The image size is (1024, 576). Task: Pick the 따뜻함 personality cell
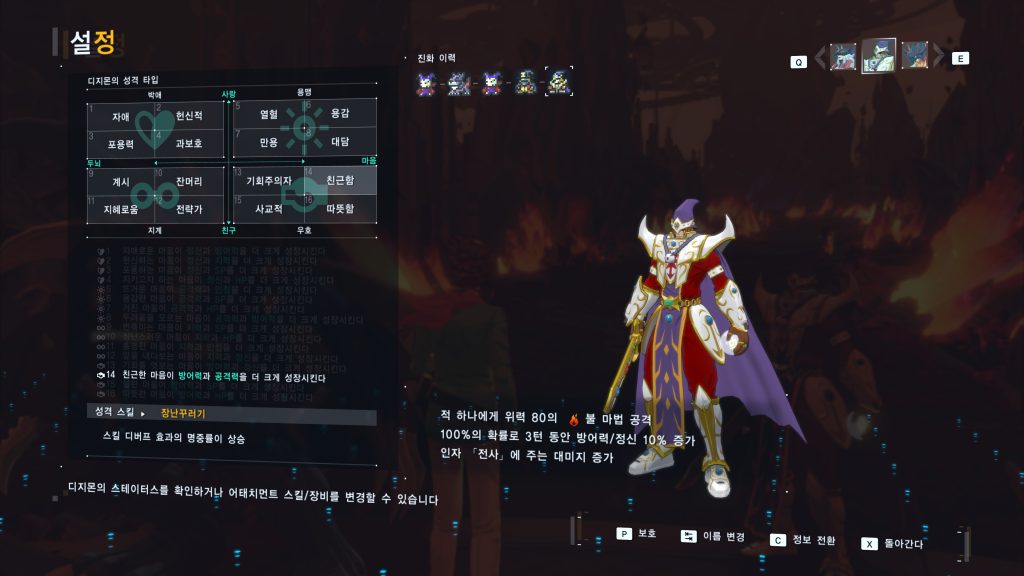pyautogui.click(x=340, y=209)
